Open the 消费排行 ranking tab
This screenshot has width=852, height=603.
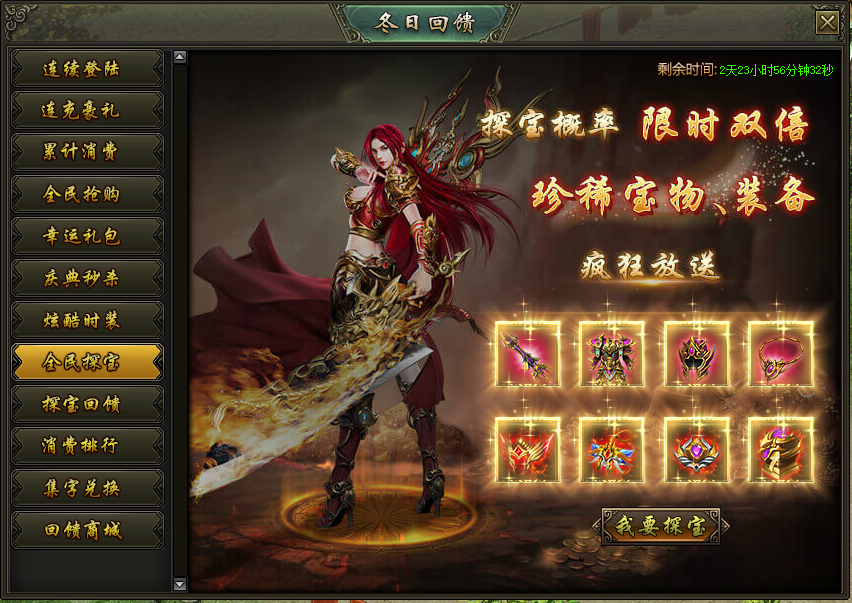87,446
